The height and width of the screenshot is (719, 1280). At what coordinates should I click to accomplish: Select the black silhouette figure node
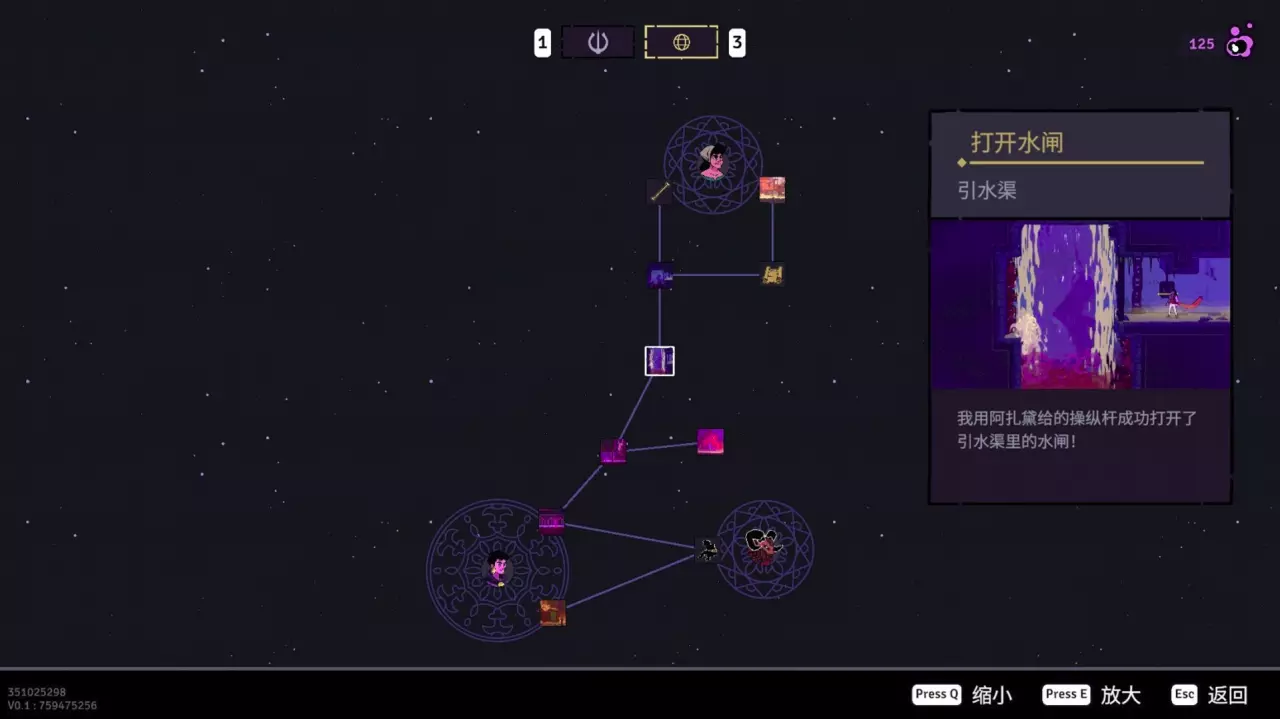point(708,549)
